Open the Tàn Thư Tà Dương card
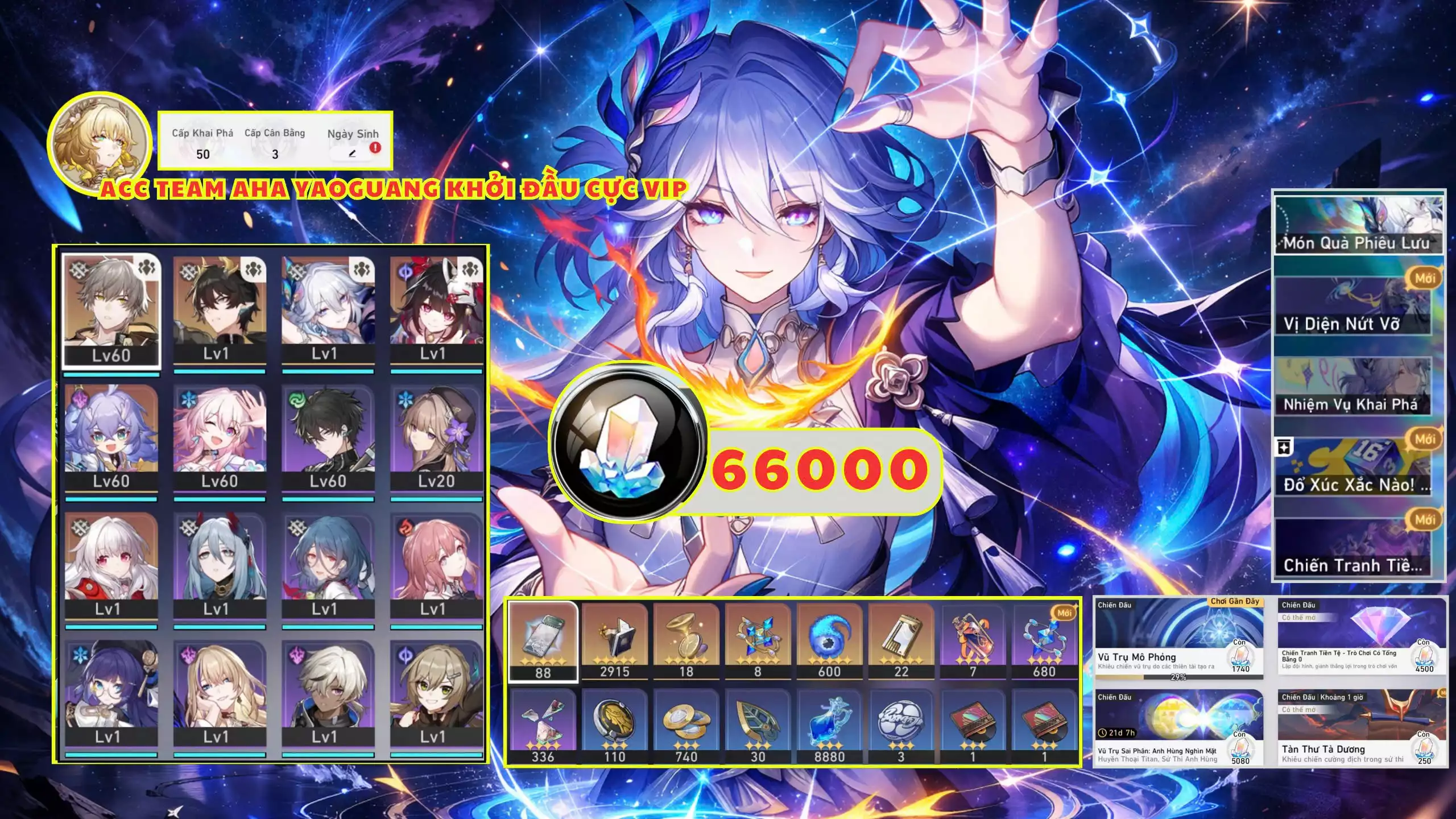Image resolution: width=1456 pixels, height=819 pixels. [1362, 729]
